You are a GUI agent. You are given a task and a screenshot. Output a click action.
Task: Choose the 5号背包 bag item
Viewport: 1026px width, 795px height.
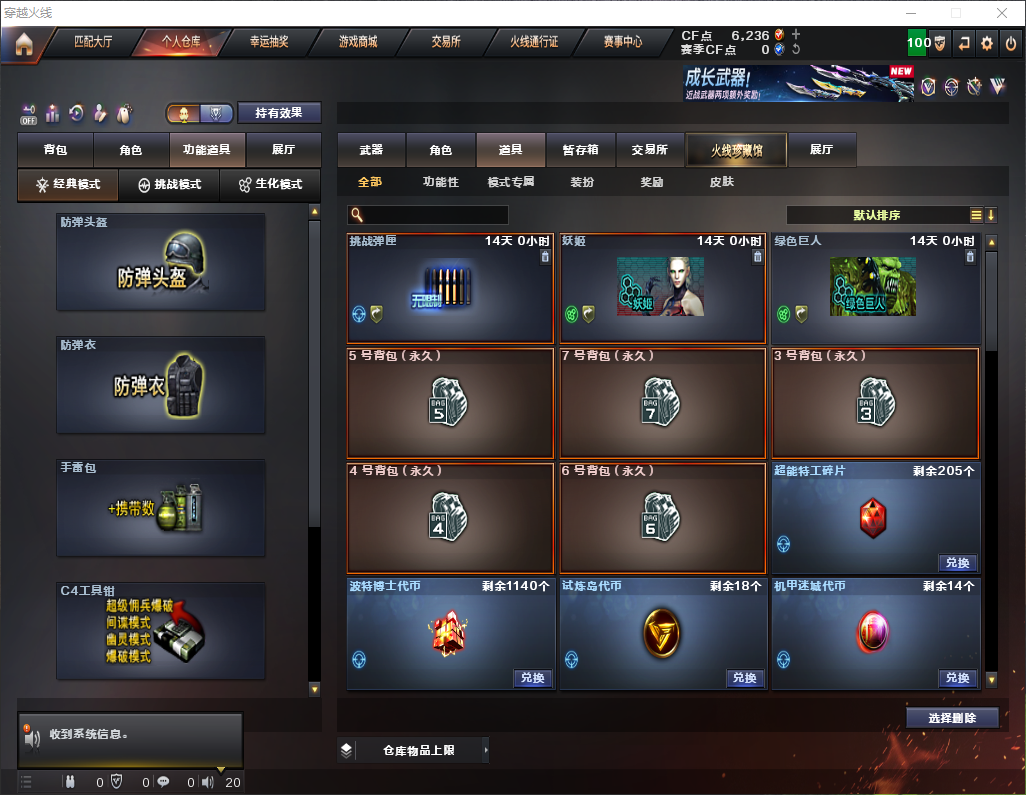[x=450, y=402]
